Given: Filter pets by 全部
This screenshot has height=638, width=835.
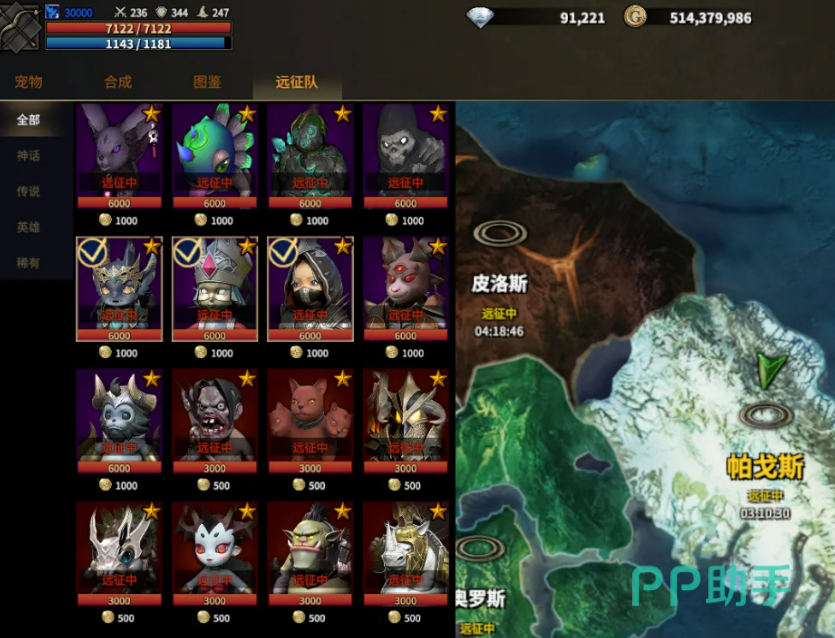Looking at the screenshot, I should (28, 120).
